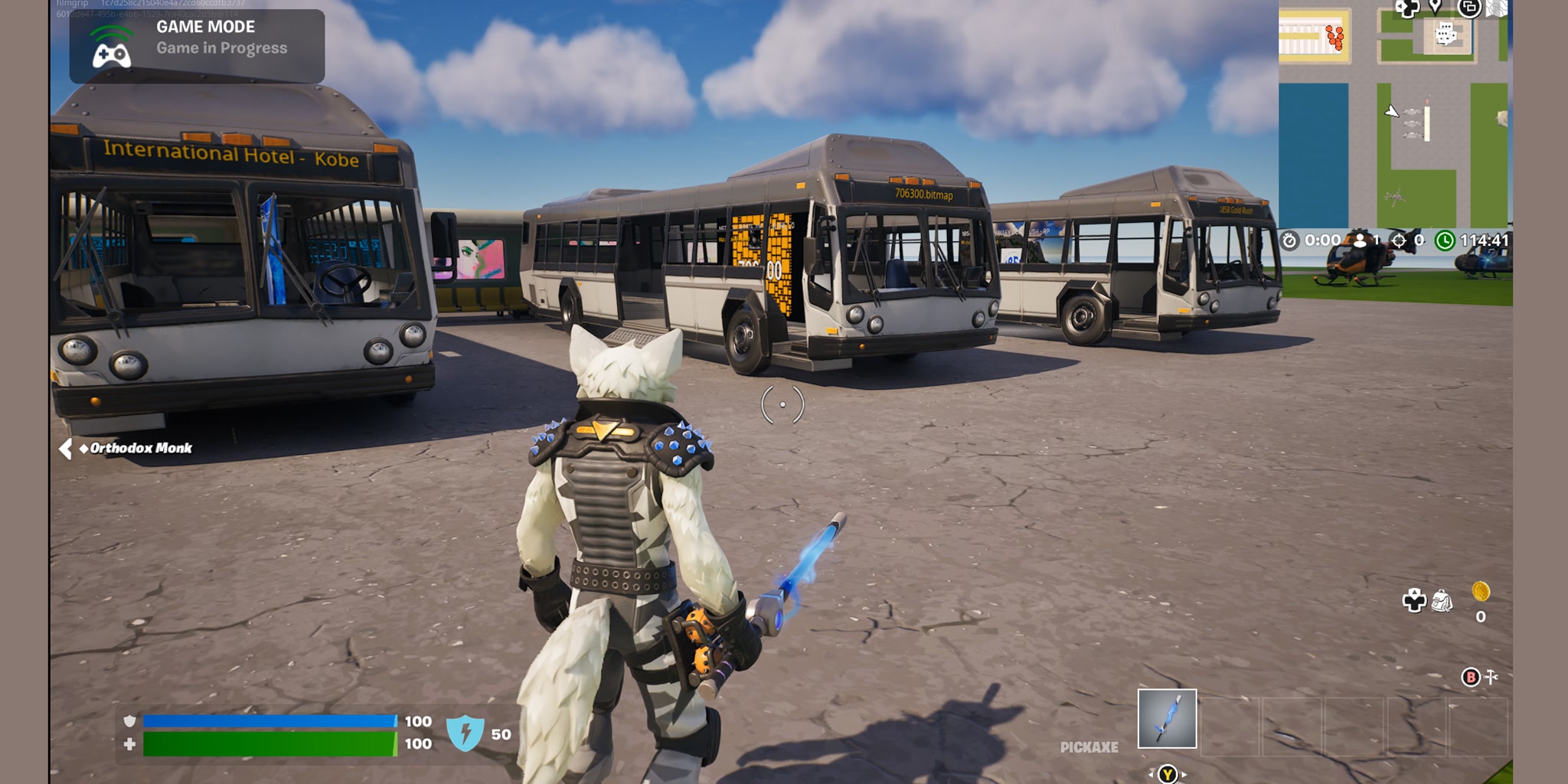Click the map pin icon above the minimap

tap(1435, 8)
